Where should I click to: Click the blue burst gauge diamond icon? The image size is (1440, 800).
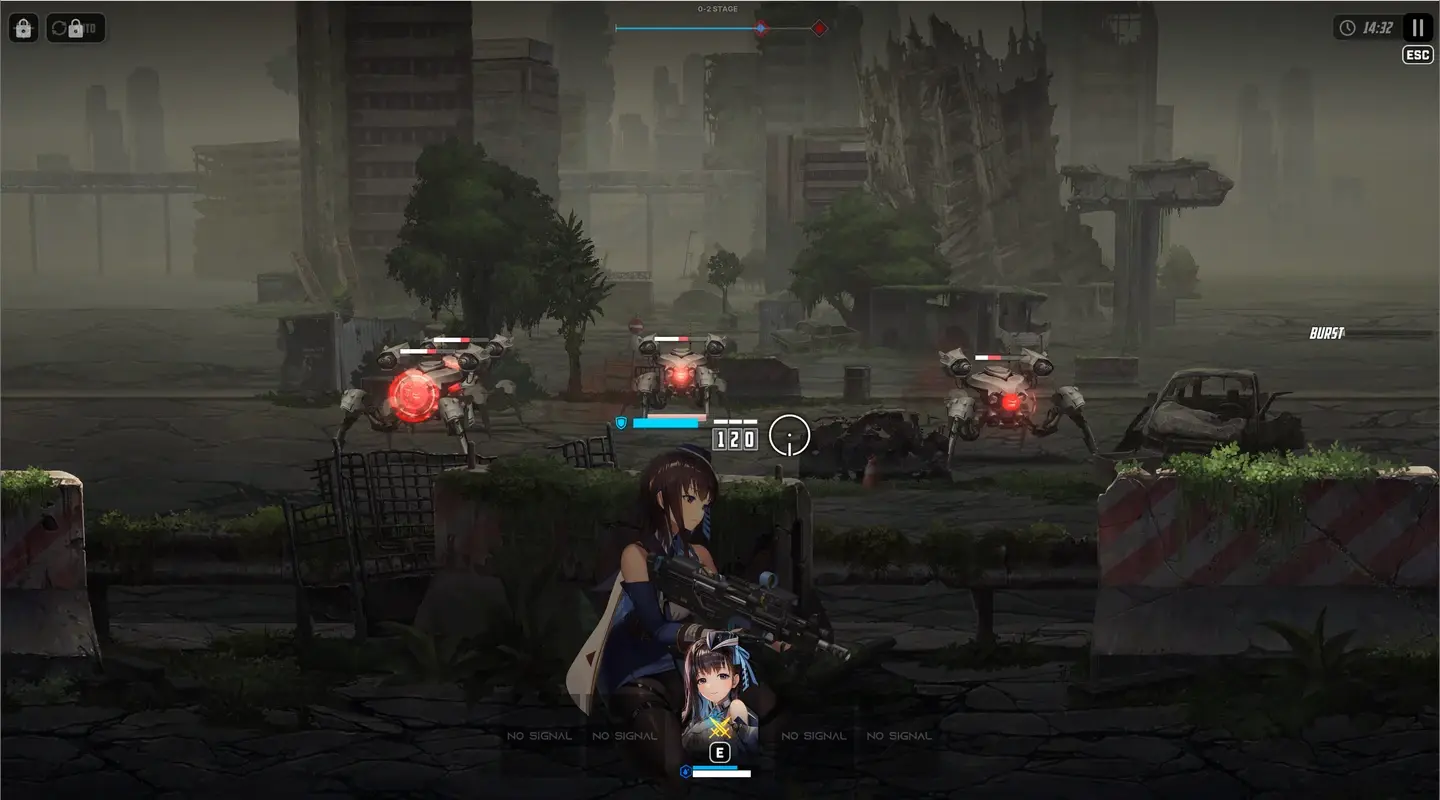coord(761,28)
